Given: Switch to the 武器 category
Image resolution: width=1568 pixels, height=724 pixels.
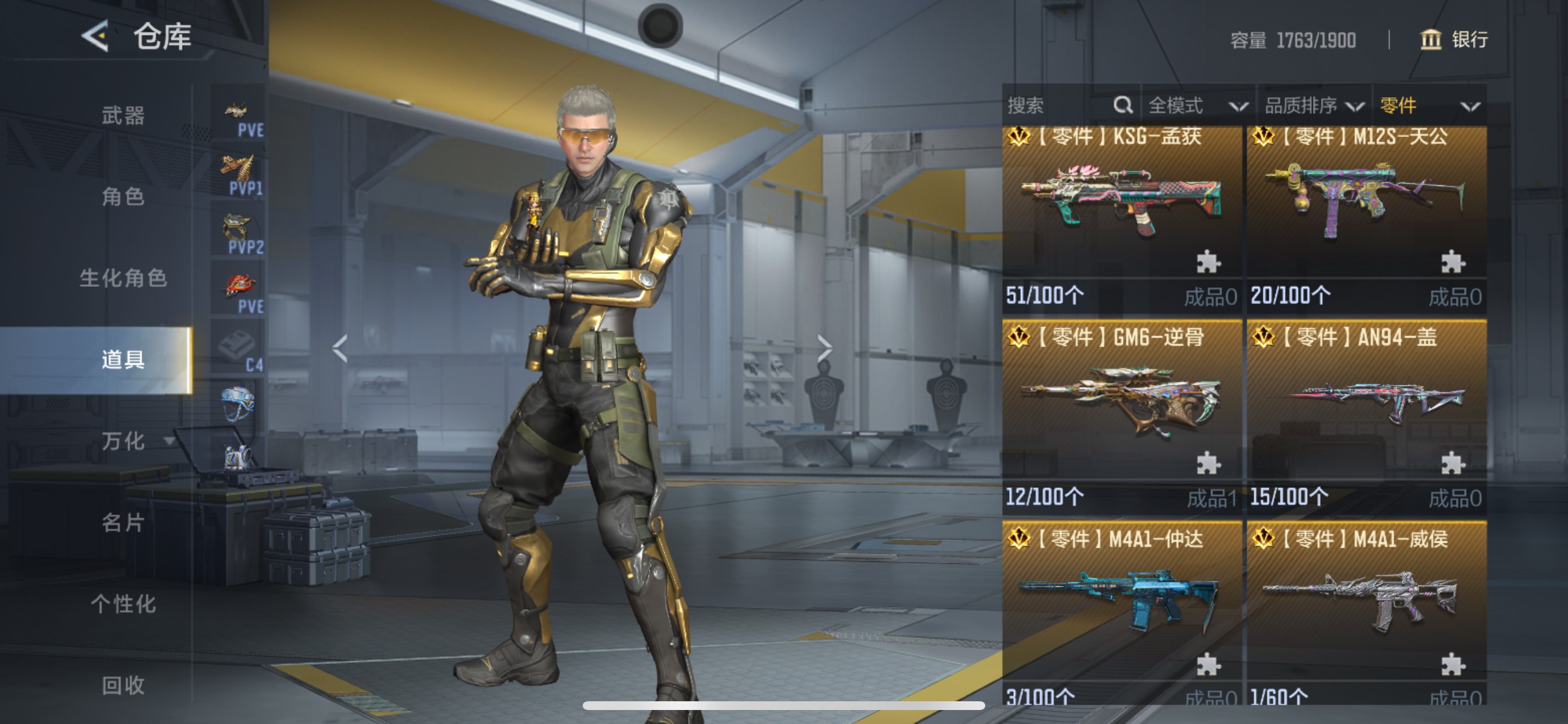Looking at the screenshot, I should pyautogui.click(x=123, y=115).
